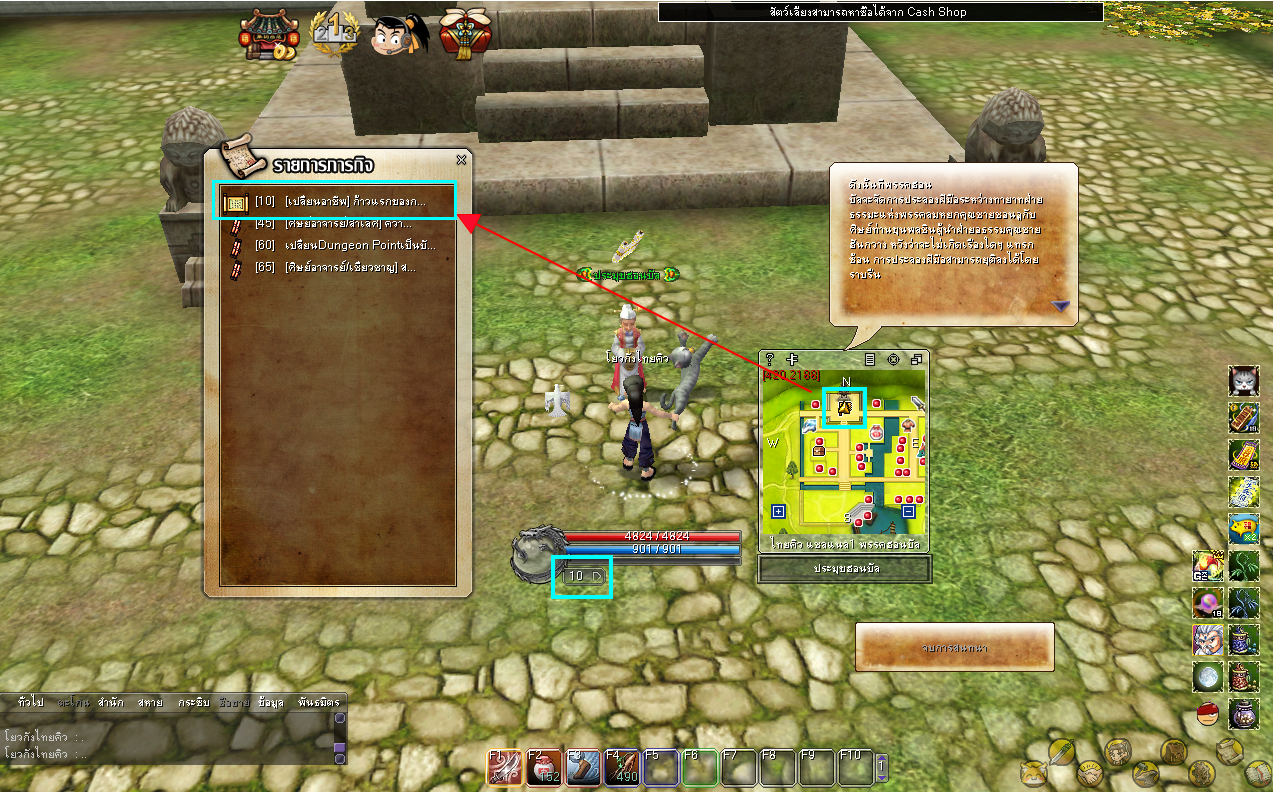This screenshot has height=792, width=1273.
Task: Switch to the กระซิบ whisper chat tab
Action: [193, 702]
